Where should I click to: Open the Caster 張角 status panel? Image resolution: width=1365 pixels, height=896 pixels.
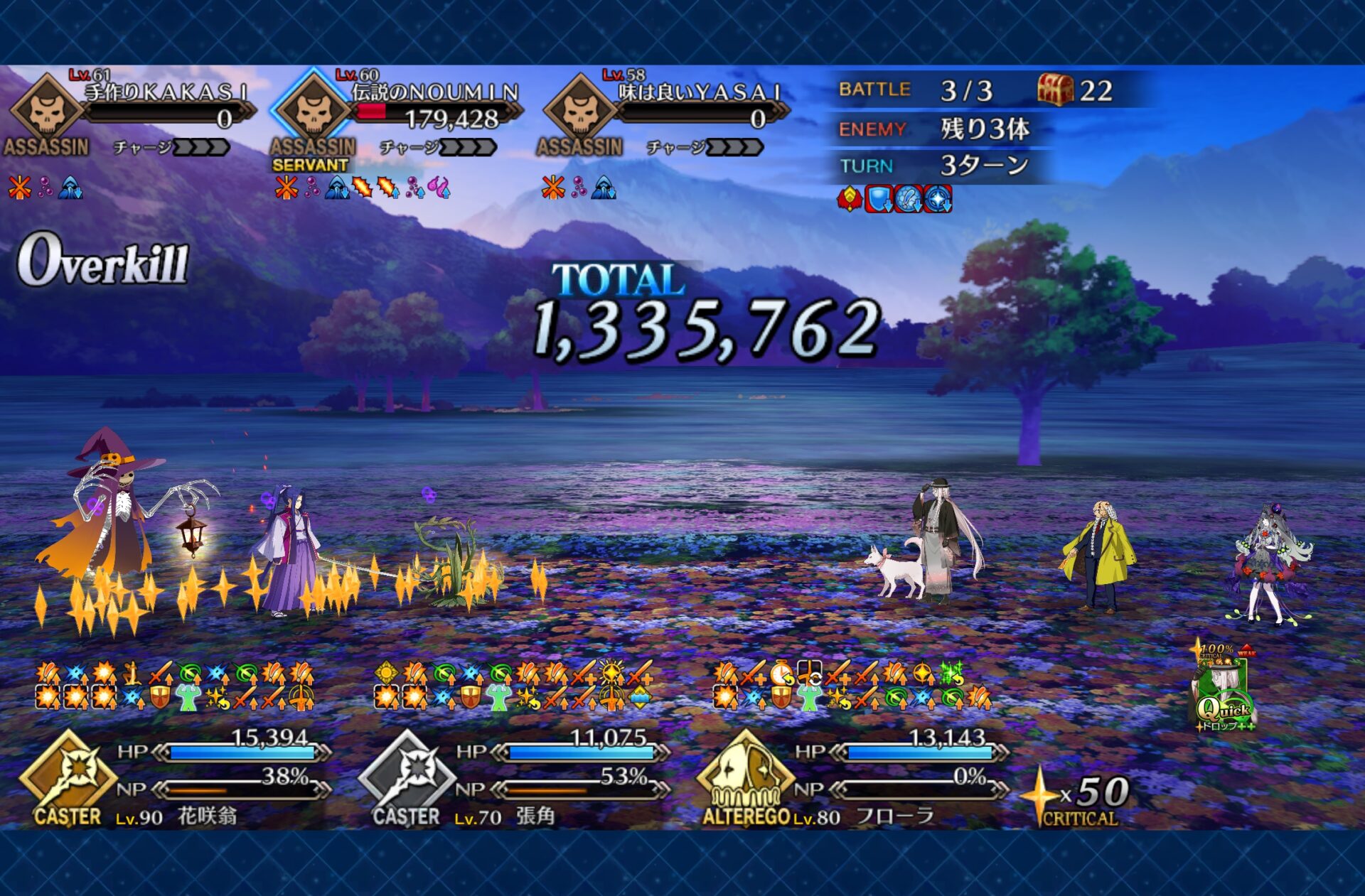pos(515,778)
